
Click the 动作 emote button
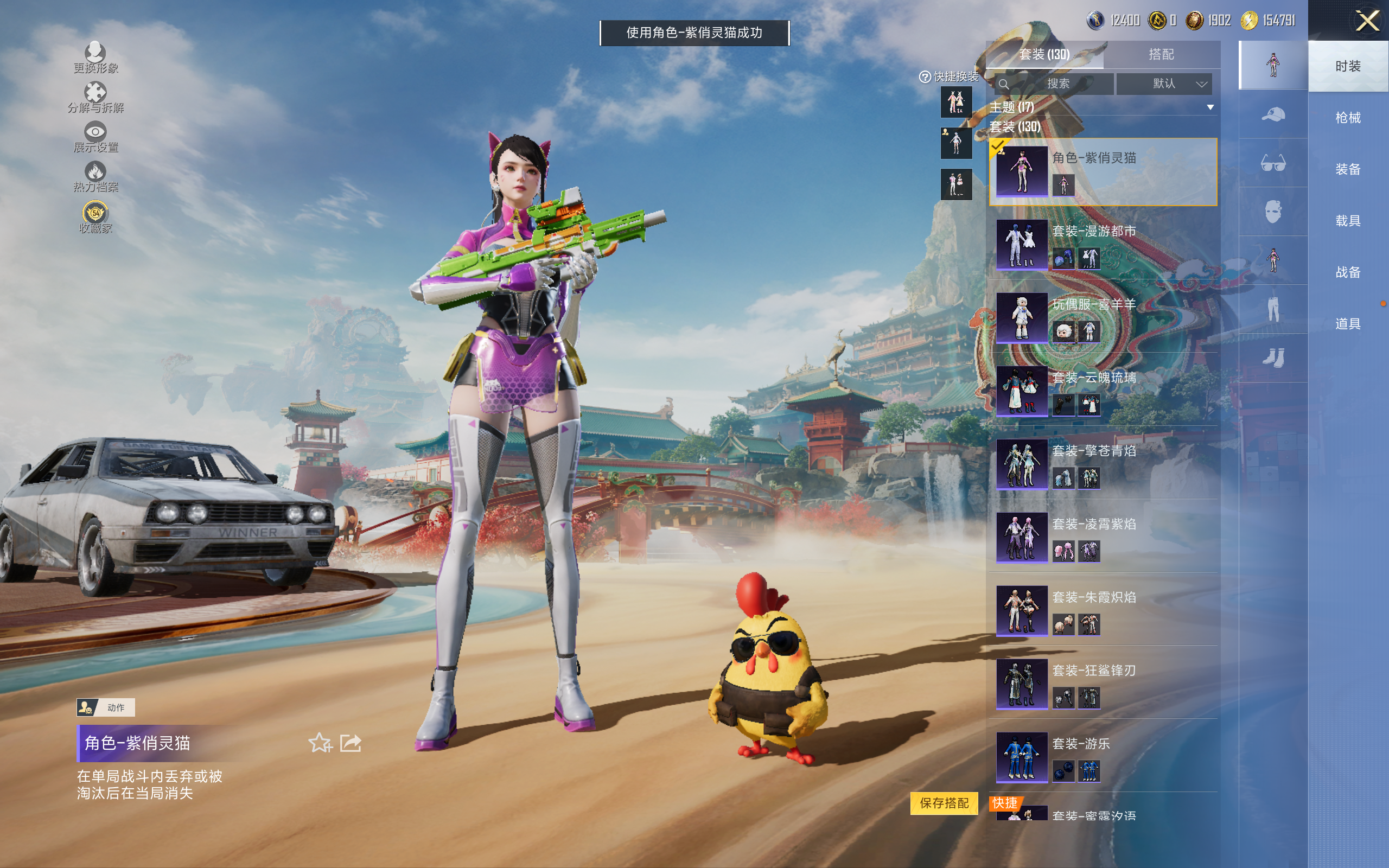(x=106, y=707)
